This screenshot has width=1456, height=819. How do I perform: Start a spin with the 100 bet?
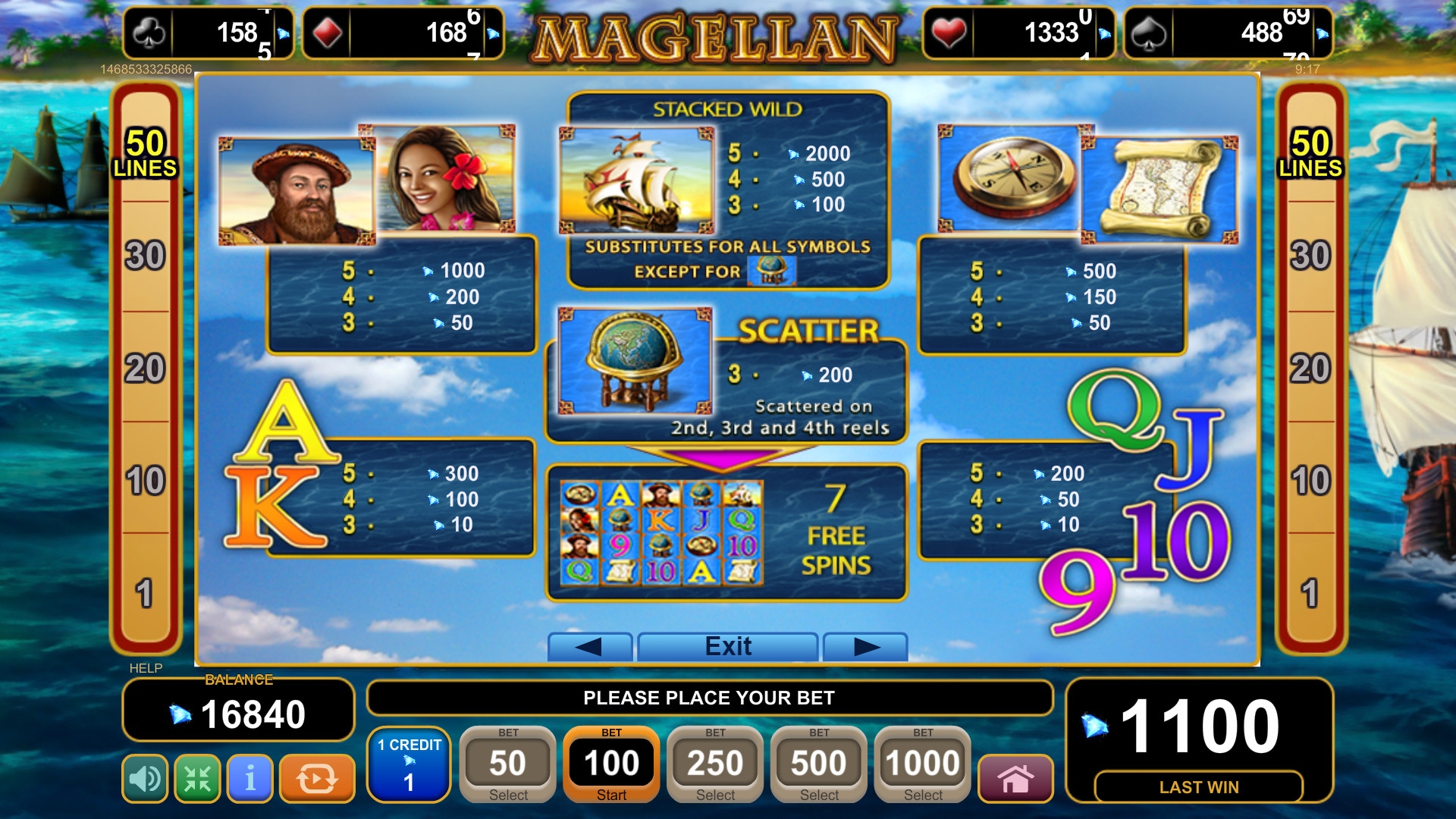(611, 764)
